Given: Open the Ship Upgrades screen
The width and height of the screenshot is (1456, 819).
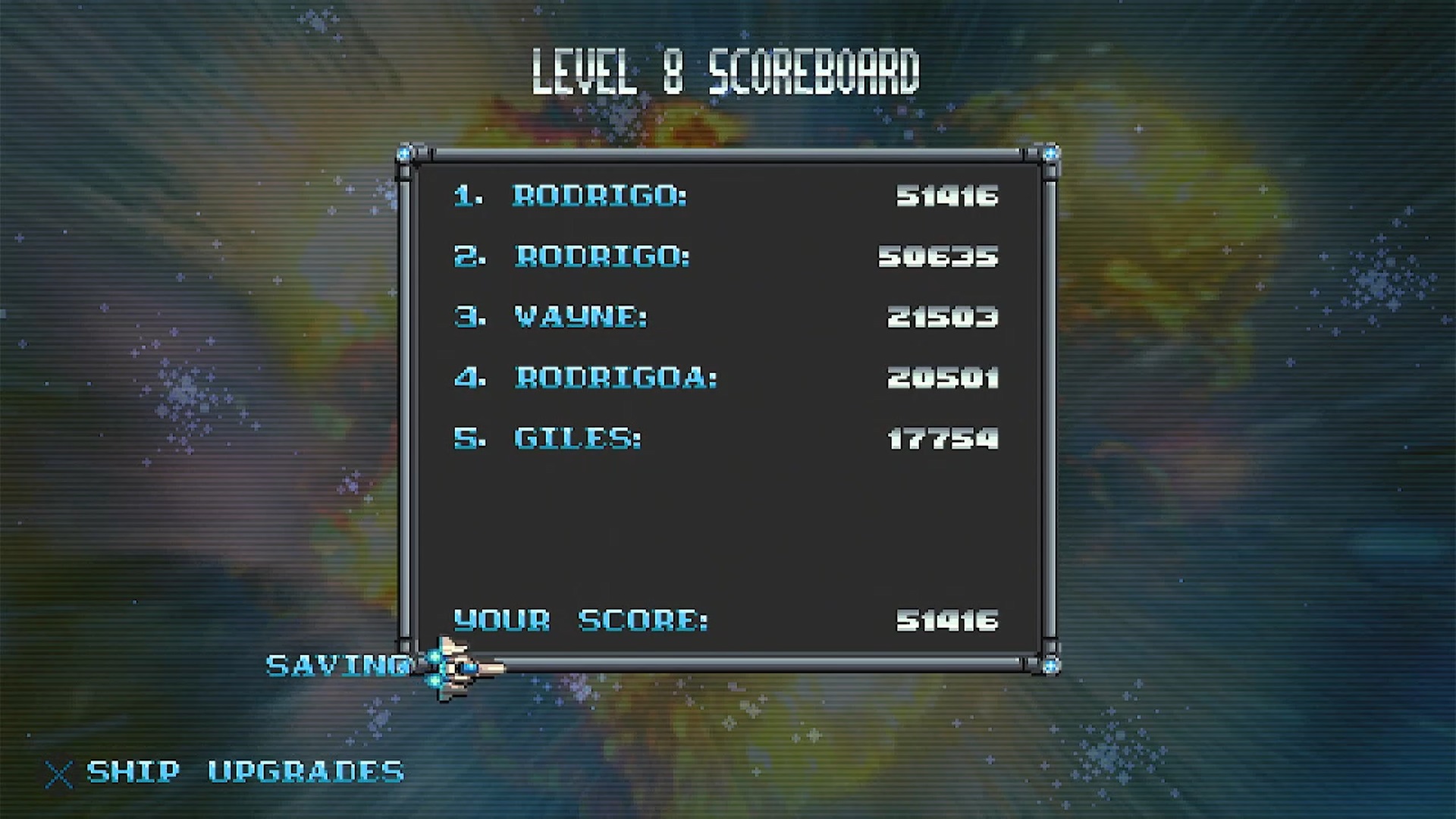Looking at the screenshot, I should coord(244,772).
